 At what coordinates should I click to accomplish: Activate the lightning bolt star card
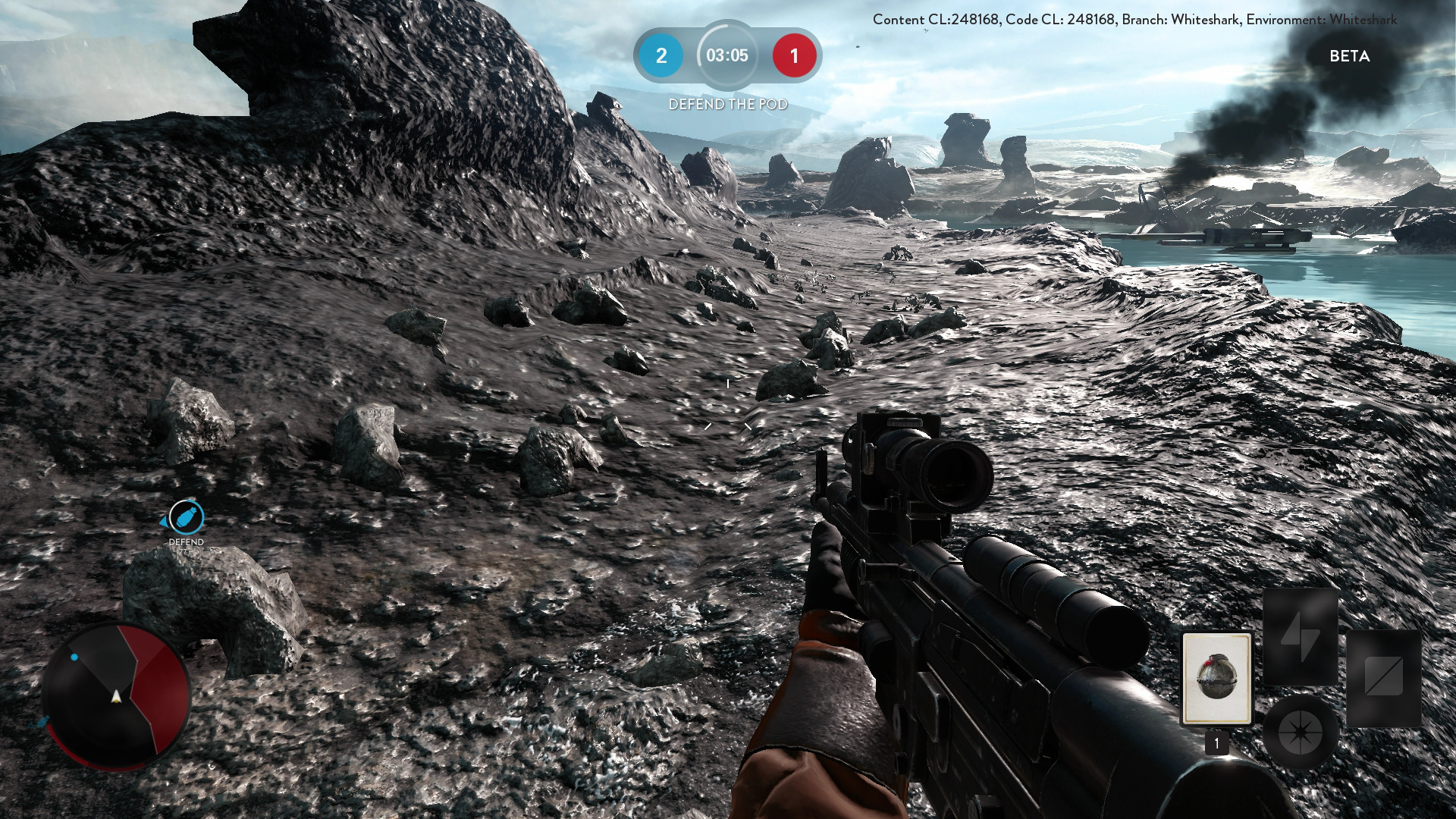(x=1300, y=637)
